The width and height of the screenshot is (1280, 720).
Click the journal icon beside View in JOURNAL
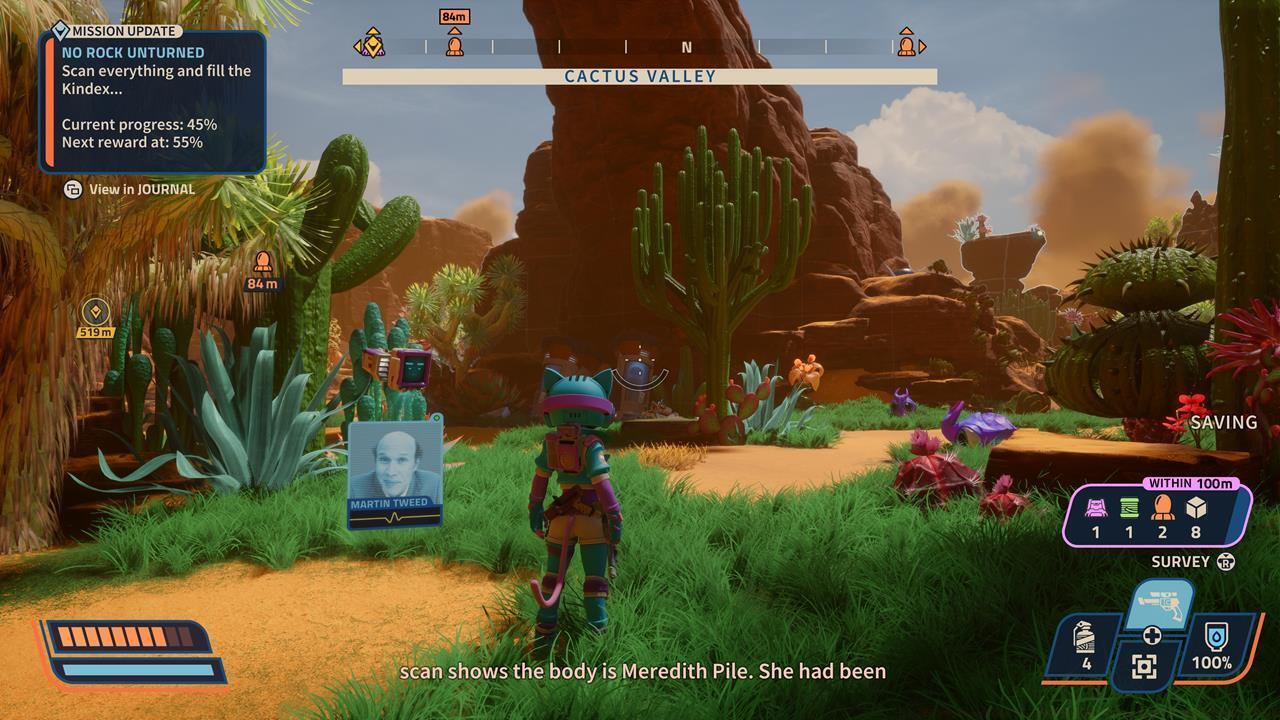tap(71, 189)
